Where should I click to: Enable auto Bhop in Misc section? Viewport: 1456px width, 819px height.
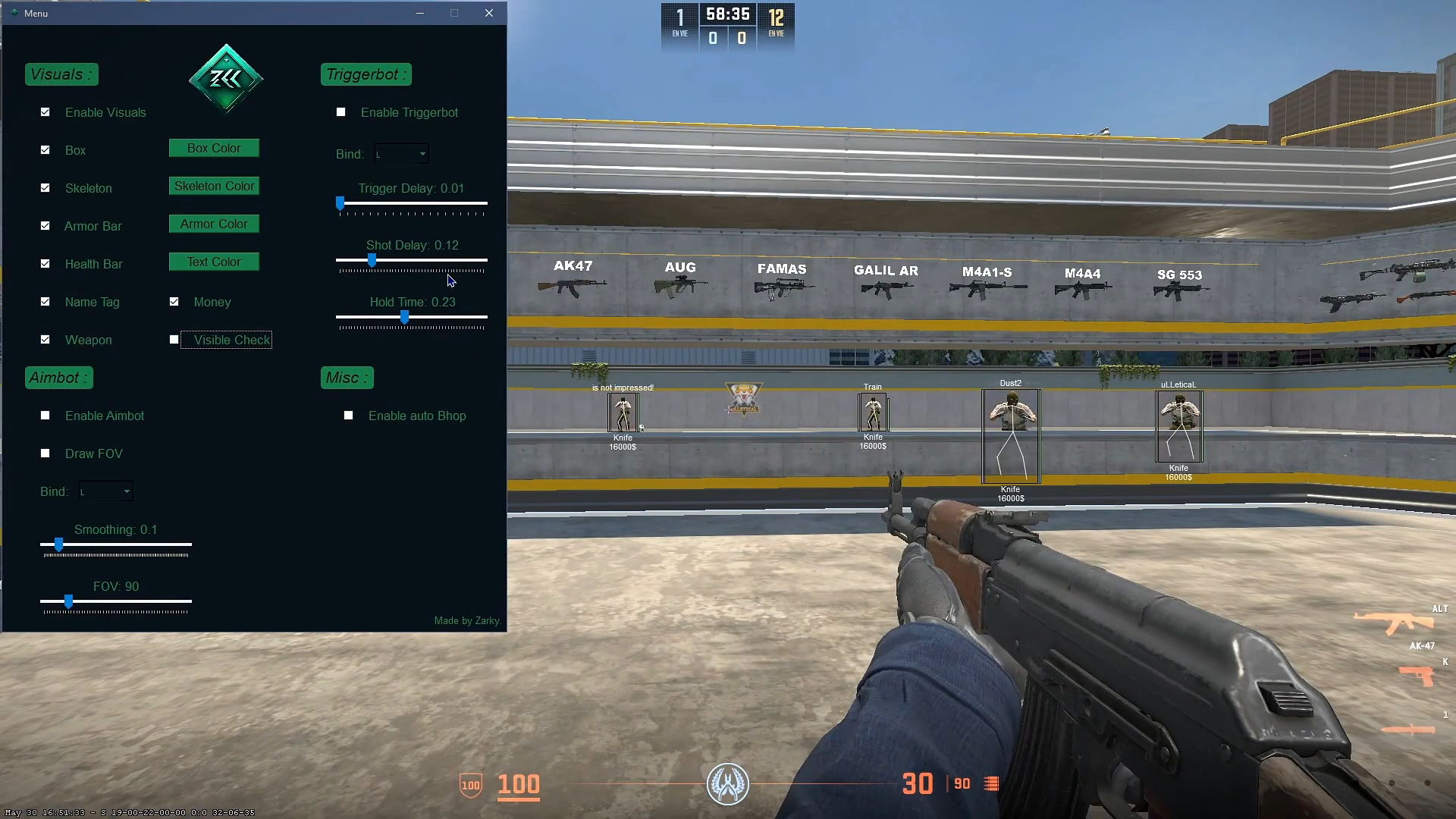348,415
